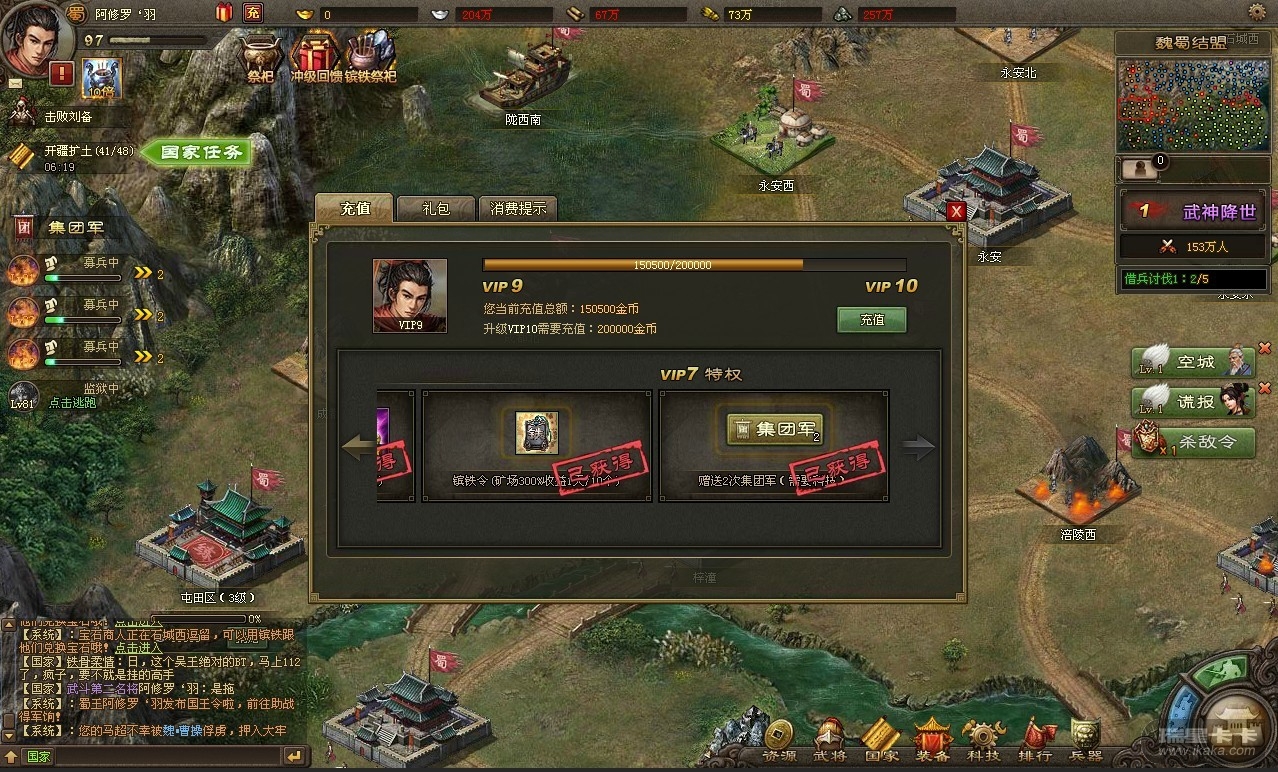
Task: Click the minimap of the territory
Action: point(1184,105)
